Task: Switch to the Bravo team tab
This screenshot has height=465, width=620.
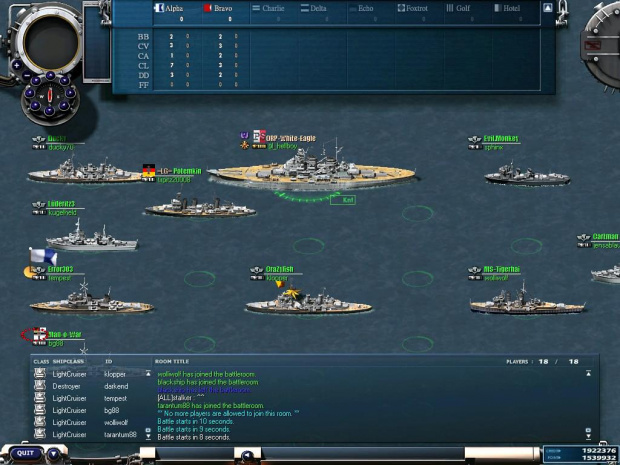Action: (220, 8)
